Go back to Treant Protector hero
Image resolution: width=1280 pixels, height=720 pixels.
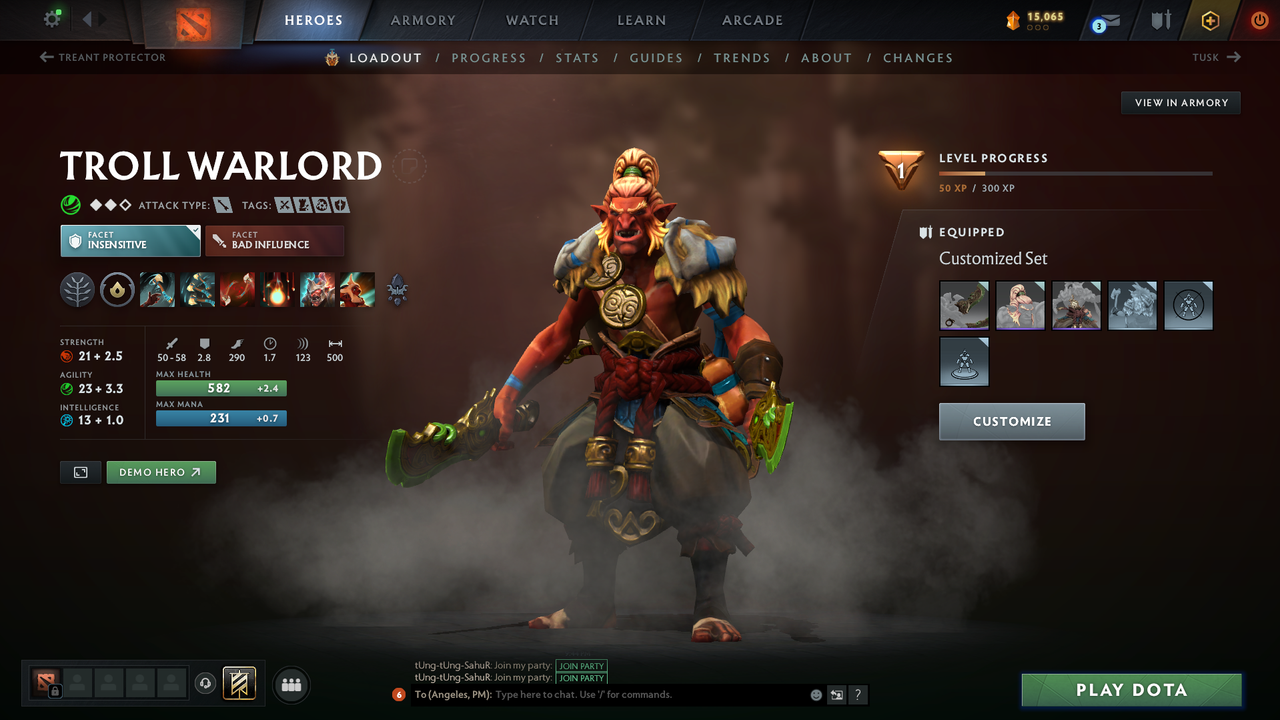click(100, 57)
